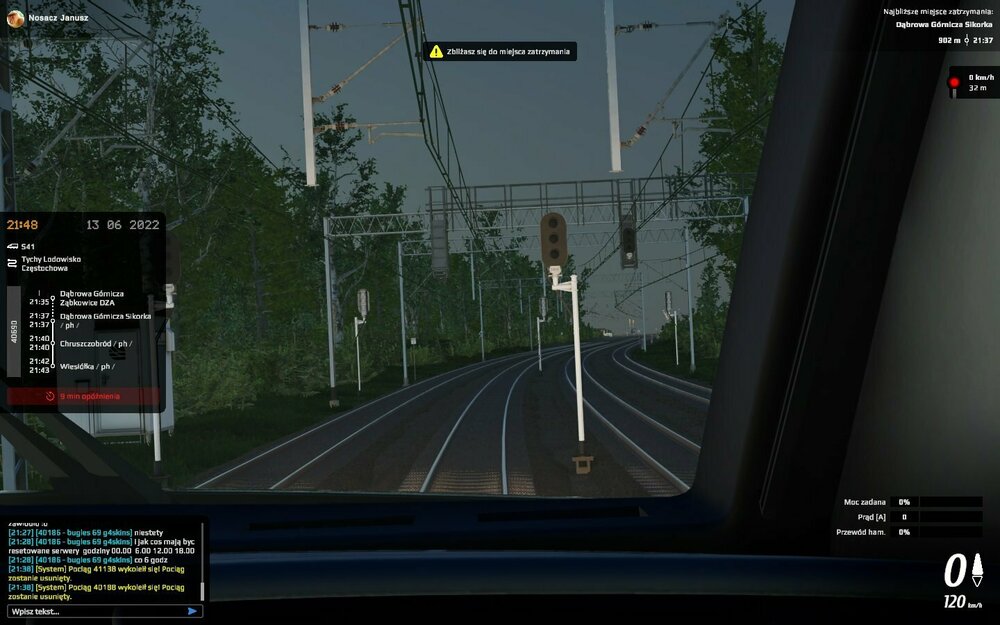The height and width of the screenshot is (625, 1000).
Task: Click the vertical 40690 train number tab
Action: pos(14,332)
